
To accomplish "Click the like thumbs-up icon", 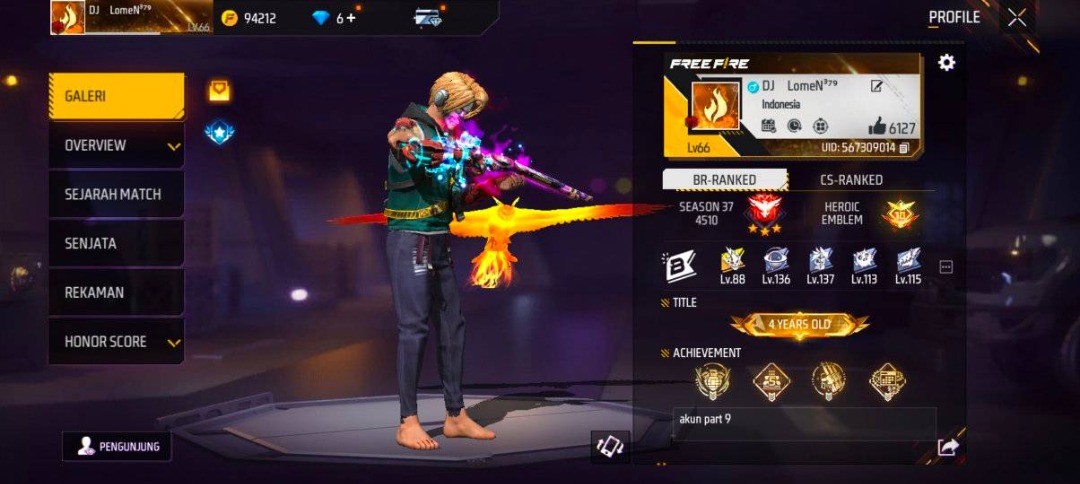I will [x=877, y=126].
